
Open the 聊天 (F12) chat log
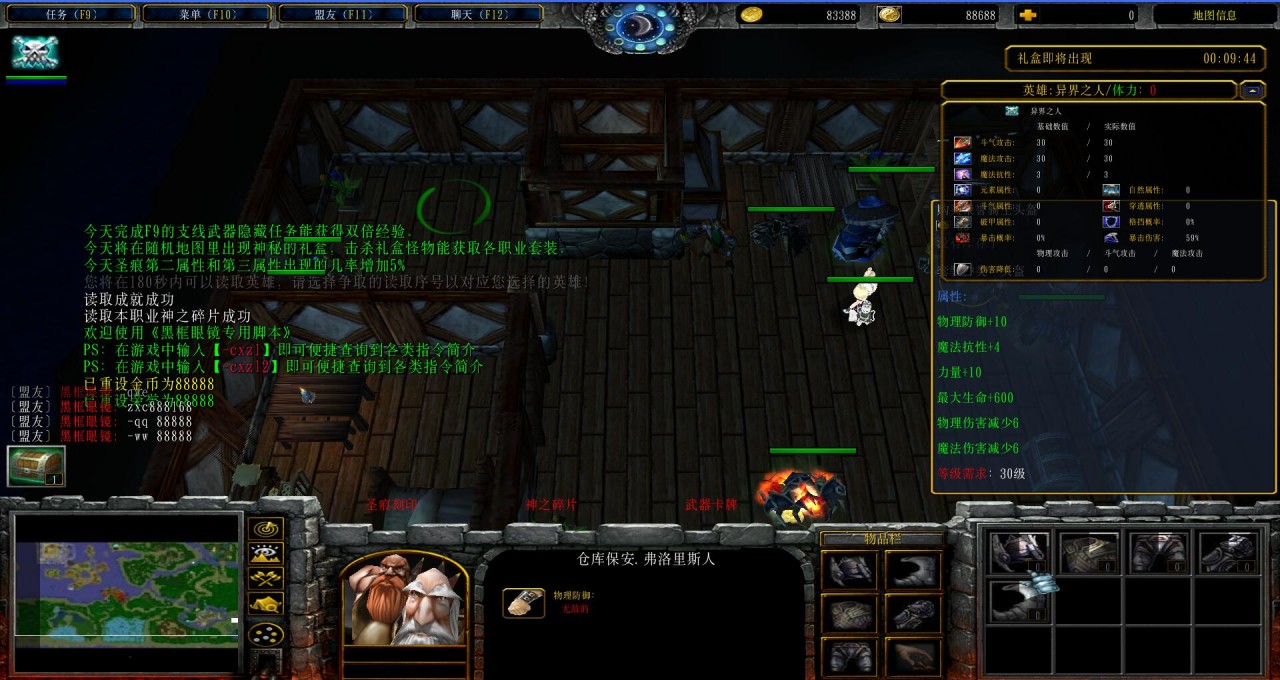coord(478,14)
